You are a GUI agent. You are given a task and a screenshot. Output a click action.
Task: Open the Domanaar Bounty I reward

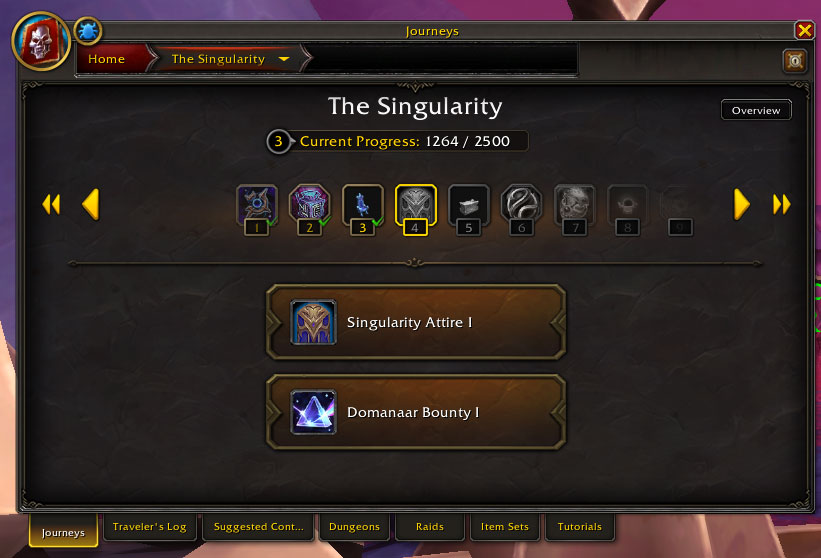(416, 412)
